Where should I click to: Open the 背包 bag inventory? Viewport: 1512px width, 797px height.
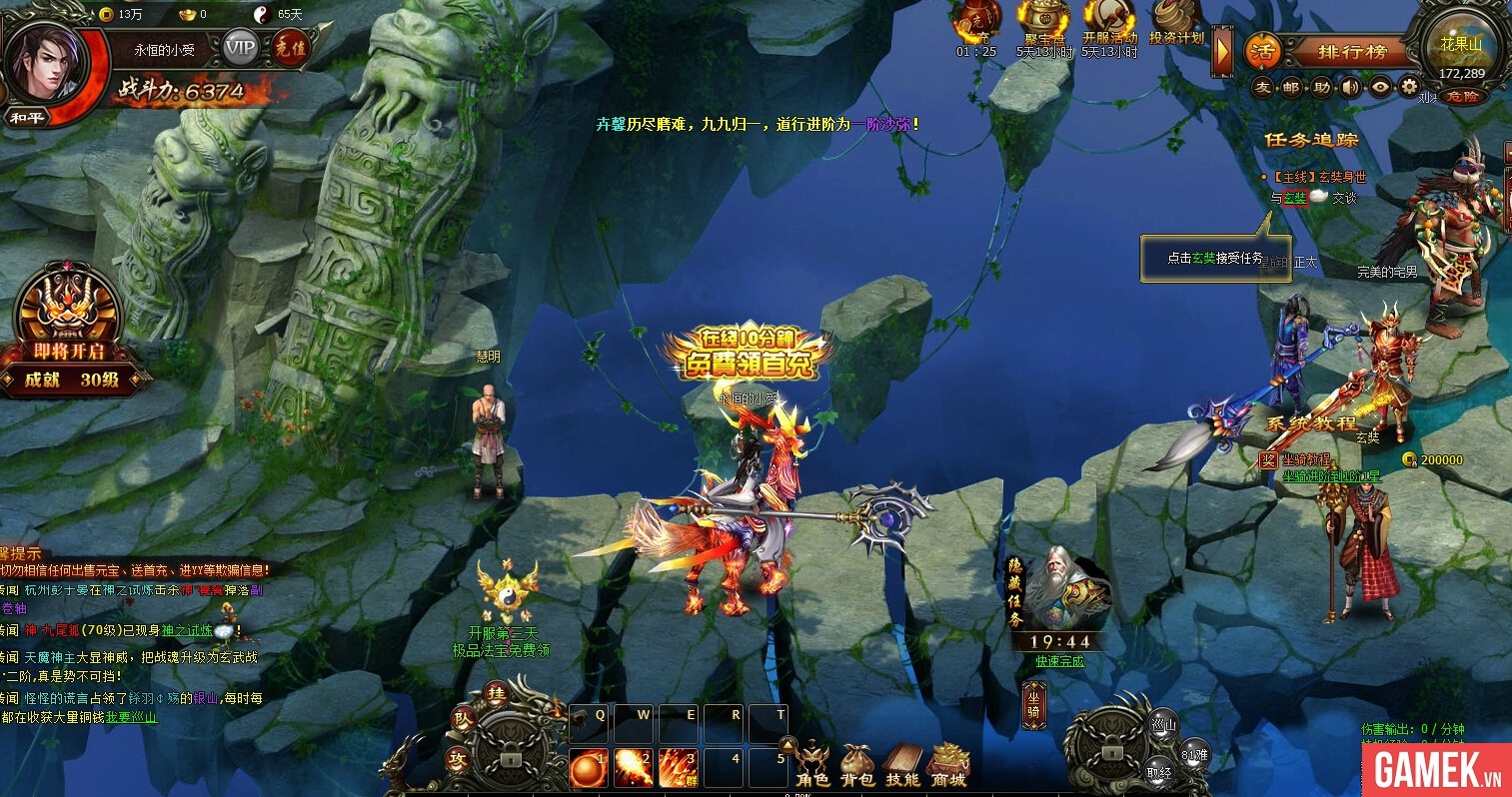tap(857, 765)
